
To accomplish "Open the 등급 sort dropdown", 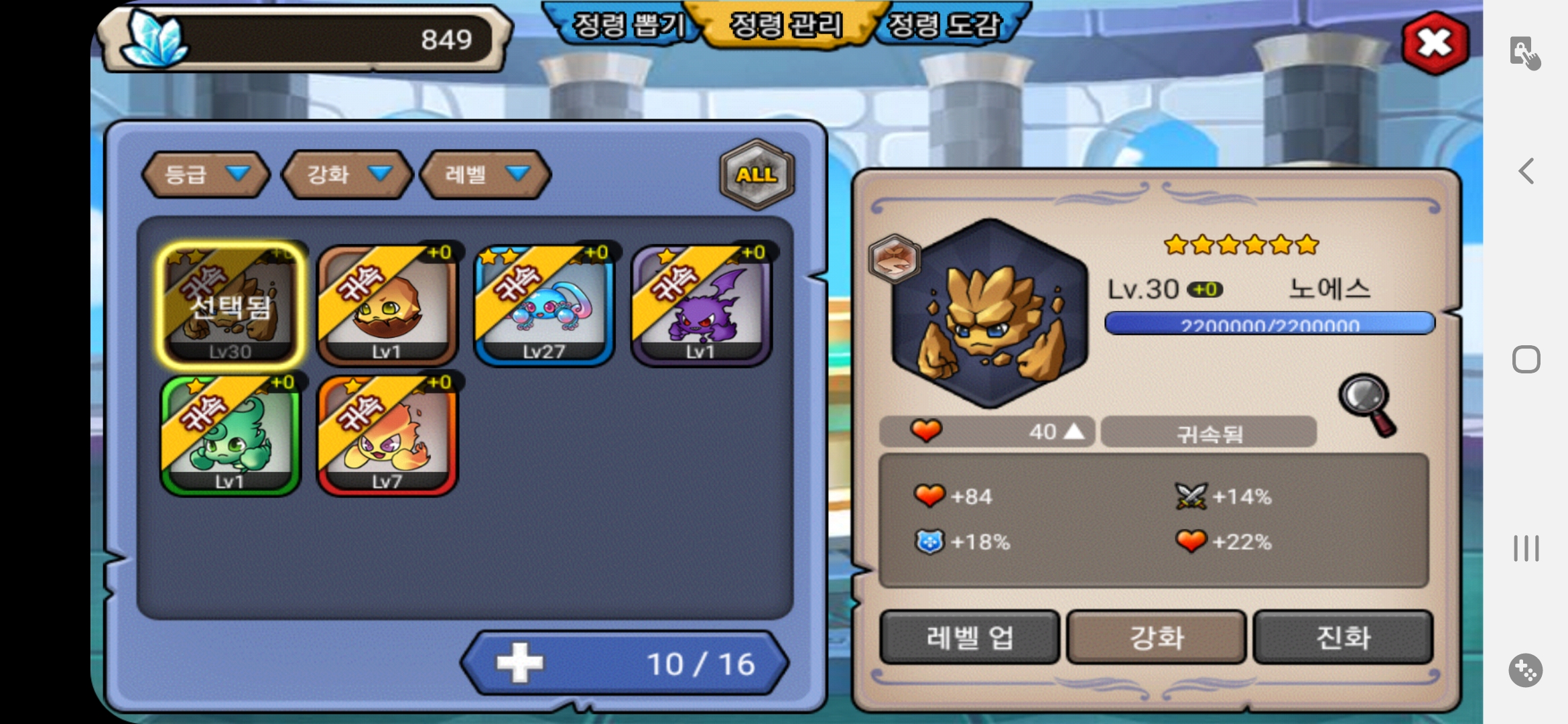I will (206, 174).
